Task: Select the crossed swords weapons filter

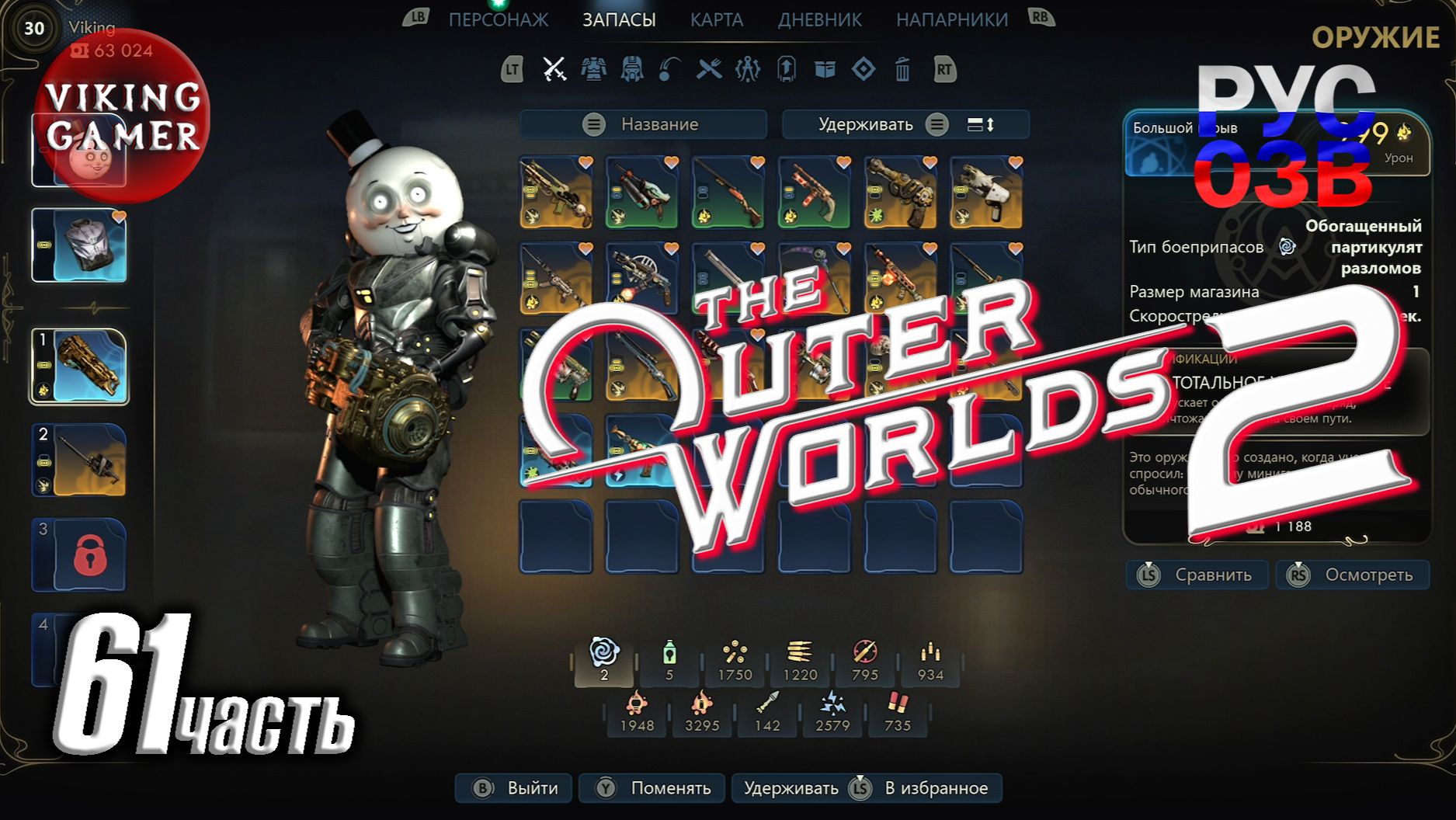Action: click(x=554, y=70)
